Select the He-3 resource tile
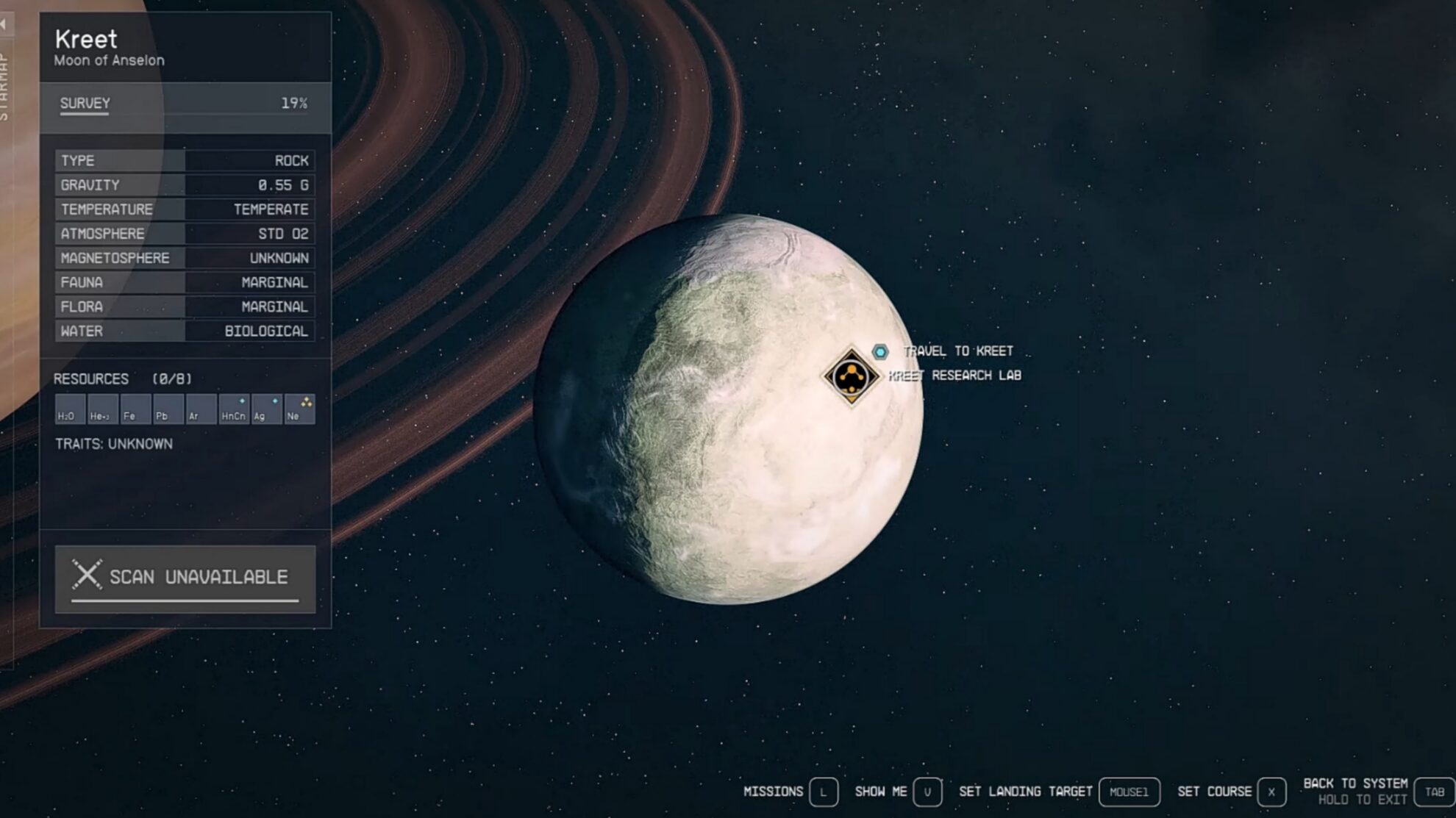This screenshot has width=1456, height=818. click(x=102, y=409)
